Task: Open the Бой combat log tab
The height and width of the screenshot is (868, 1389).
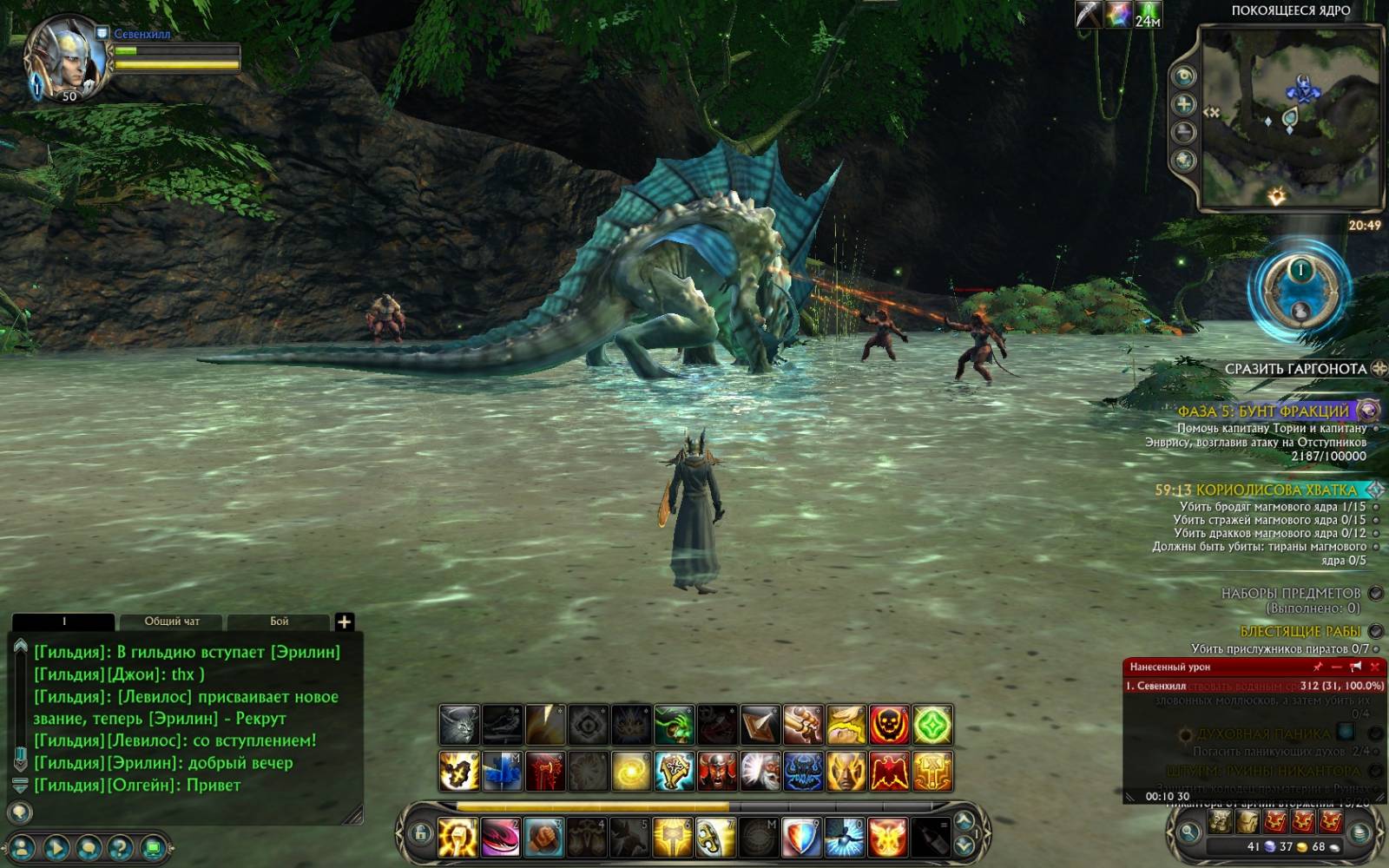Action: pos(279,621)
